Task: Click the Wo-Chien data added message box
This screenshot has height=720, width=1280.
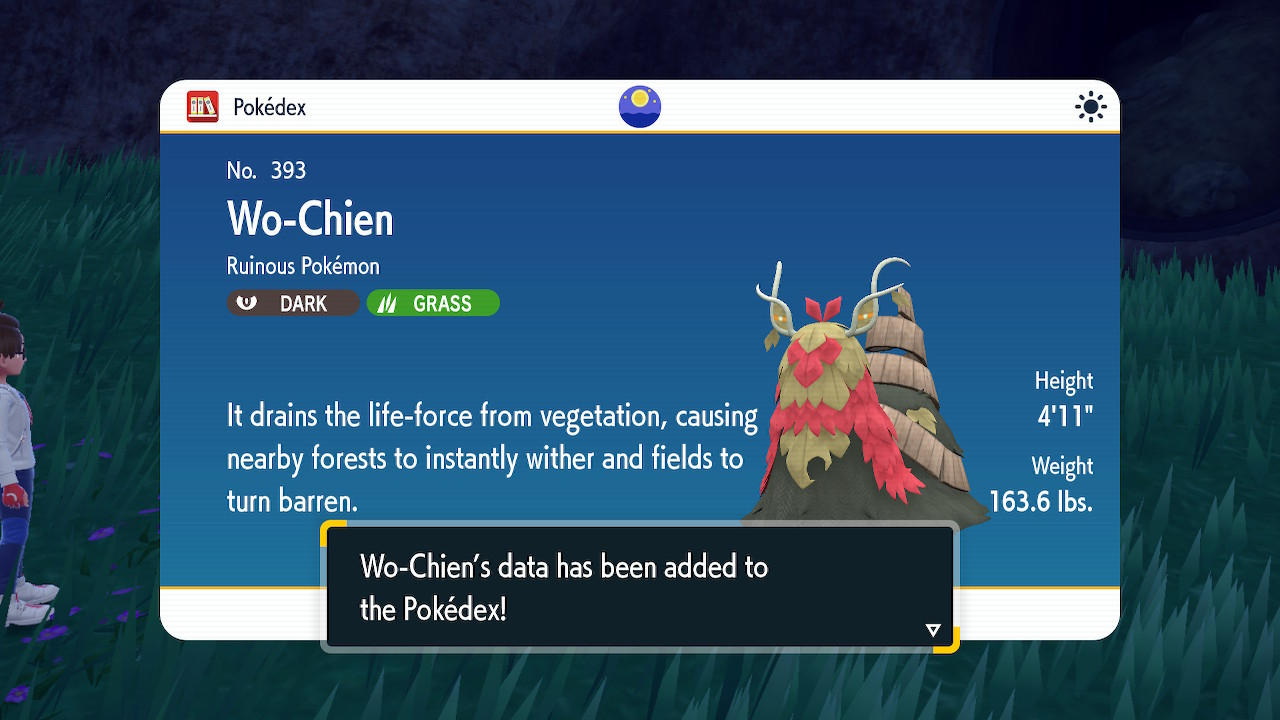Action: 640,587
